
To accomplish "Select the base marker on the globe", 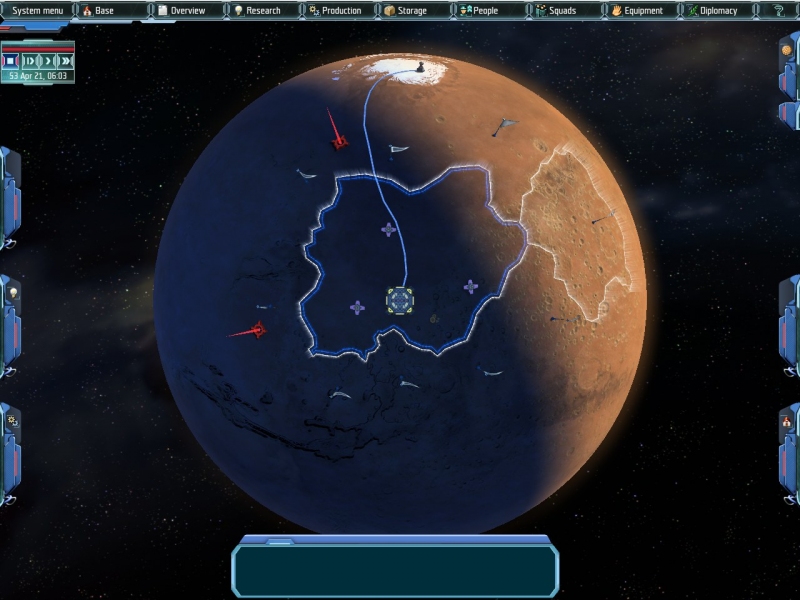I will coord(400,299).
